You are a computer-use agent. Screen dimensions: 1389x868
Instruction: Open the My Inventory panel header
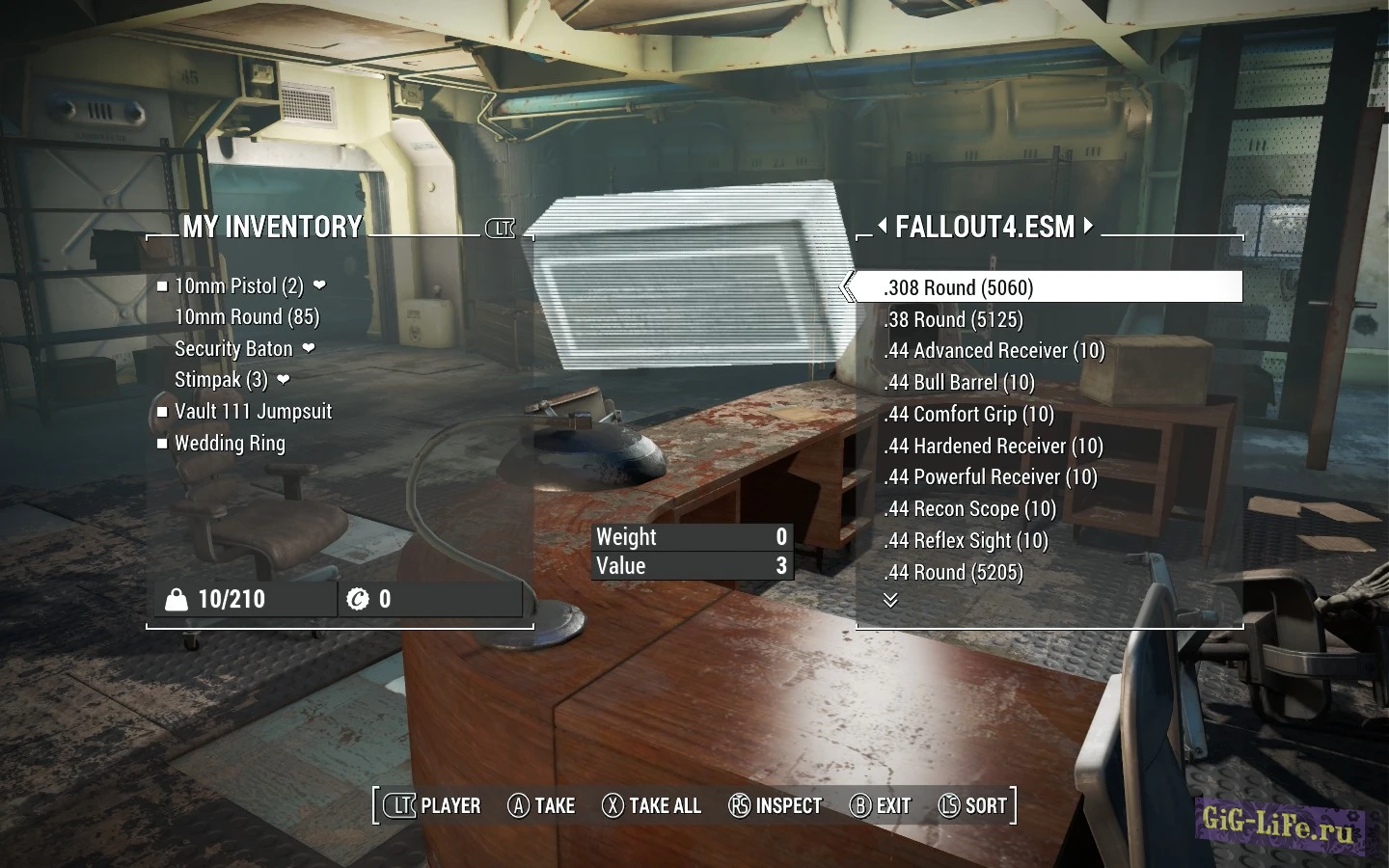[272, 227]
